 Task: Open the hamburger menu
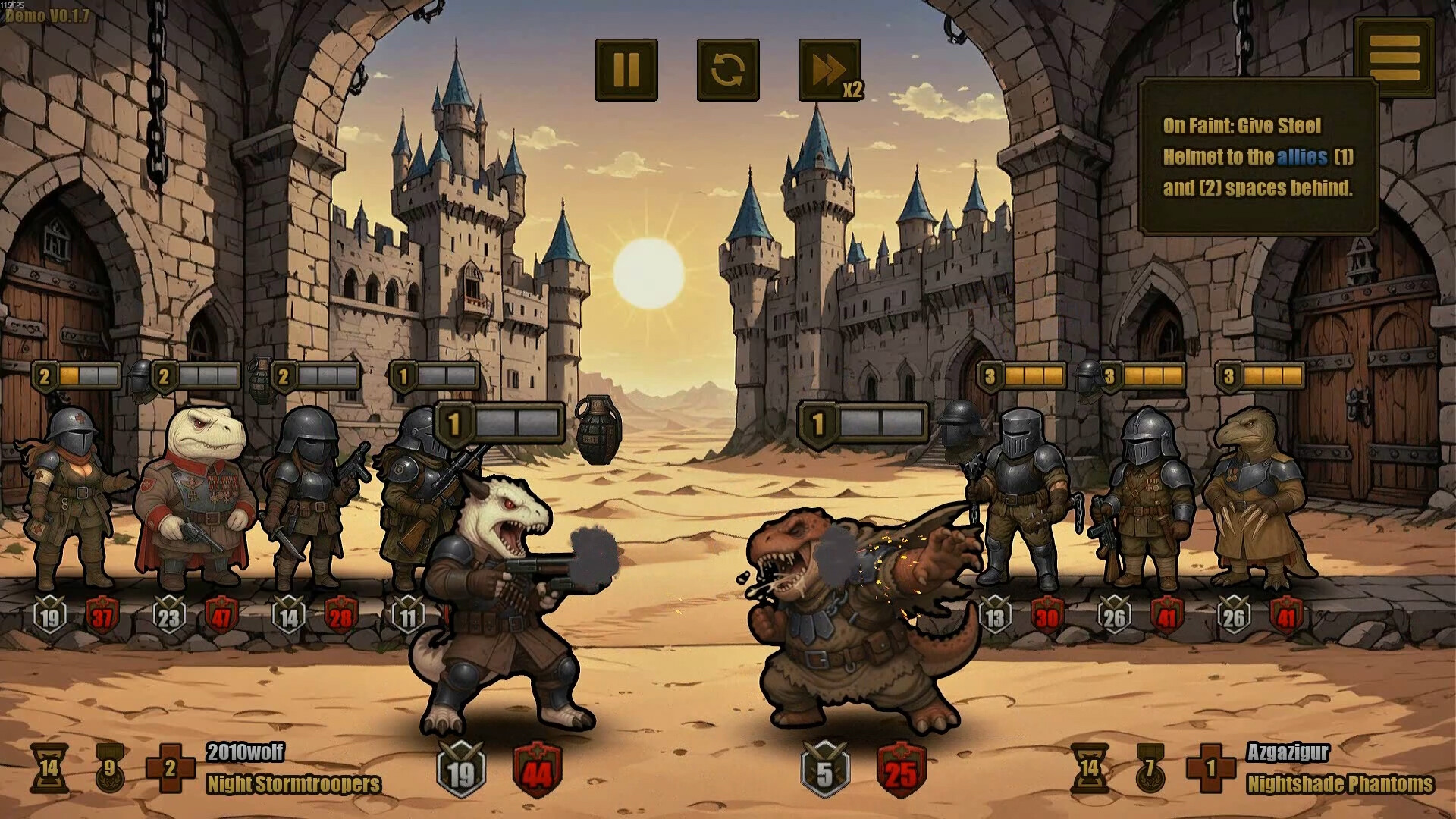point(1394,55)
